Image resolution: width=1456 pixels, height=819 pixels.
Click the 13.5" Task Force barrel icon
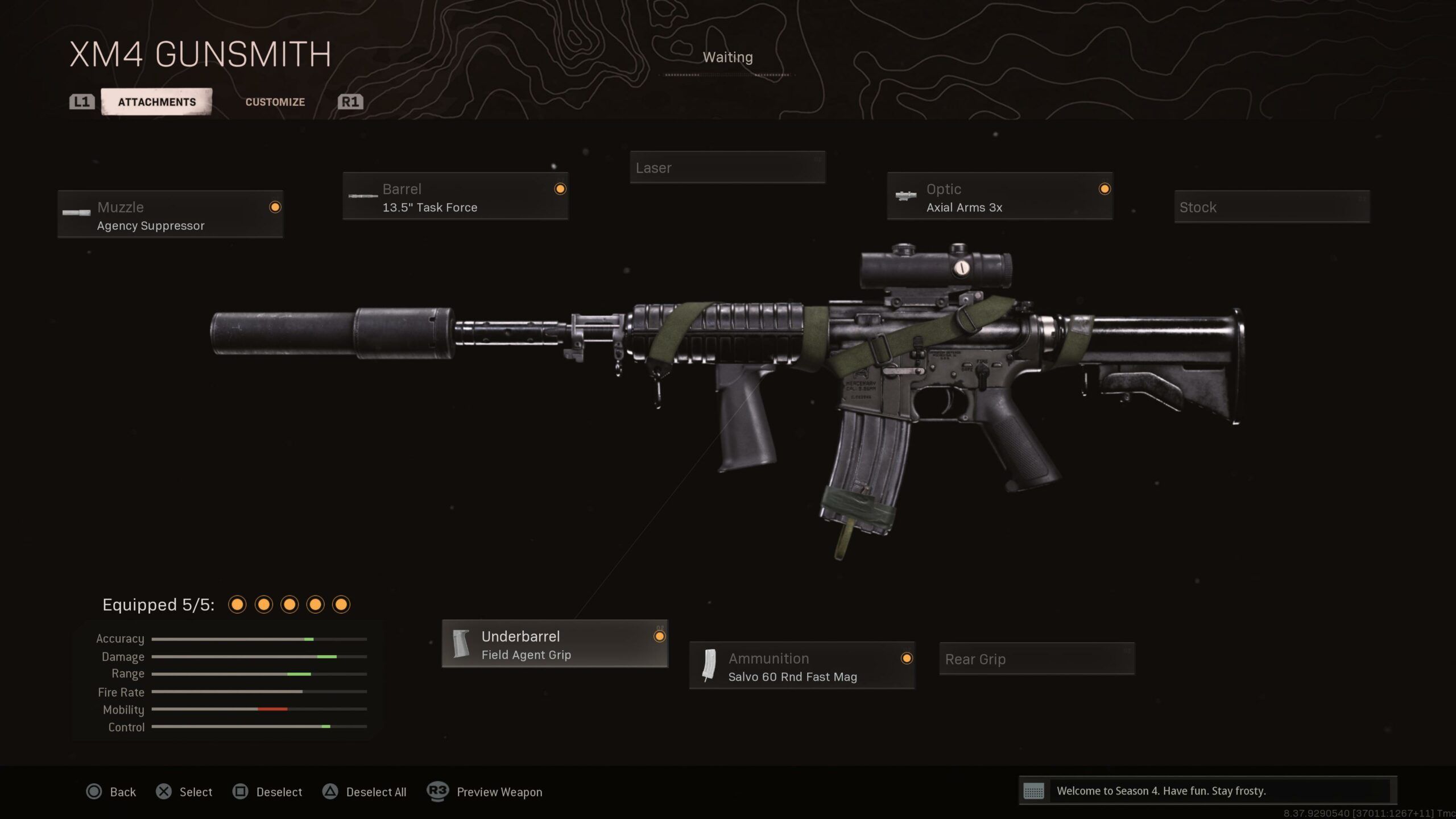362,196
